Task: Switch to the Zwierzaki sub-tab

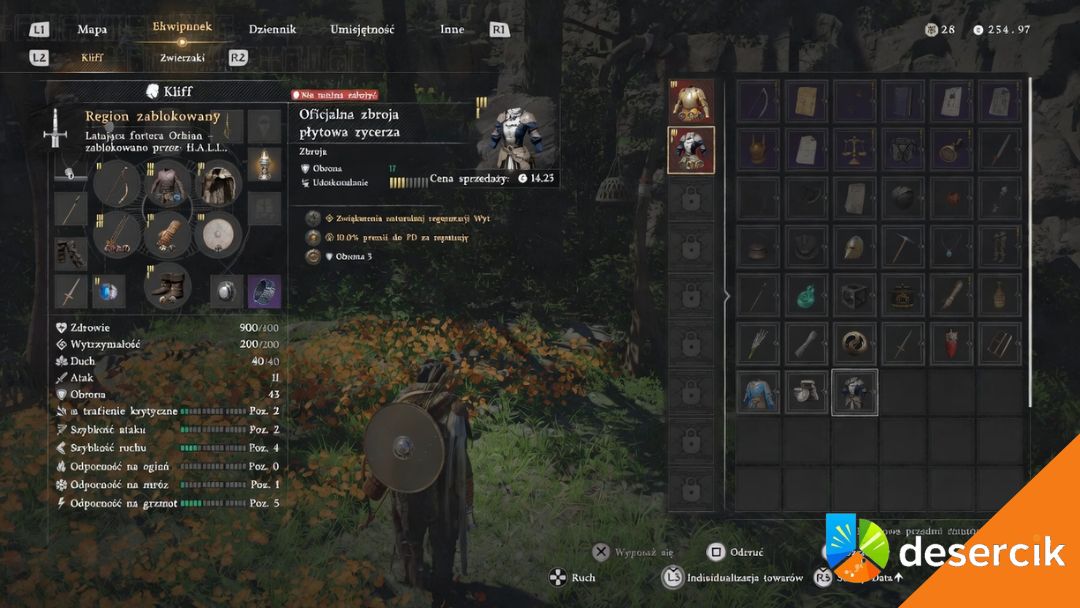Action: click(x=182, y=58)
